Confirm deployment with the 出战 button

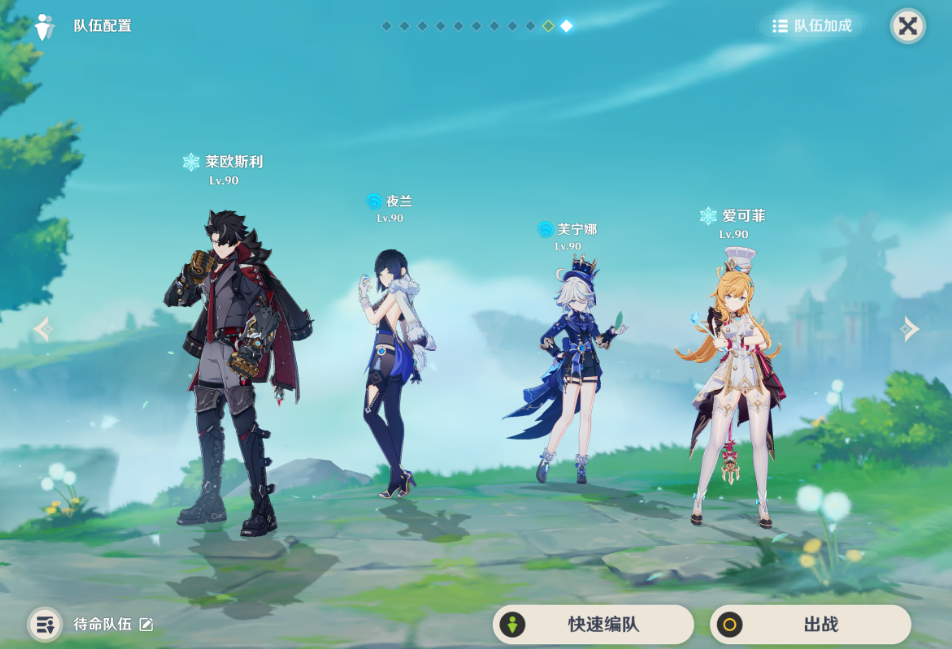pyautogui.click(x=810, y=625)
